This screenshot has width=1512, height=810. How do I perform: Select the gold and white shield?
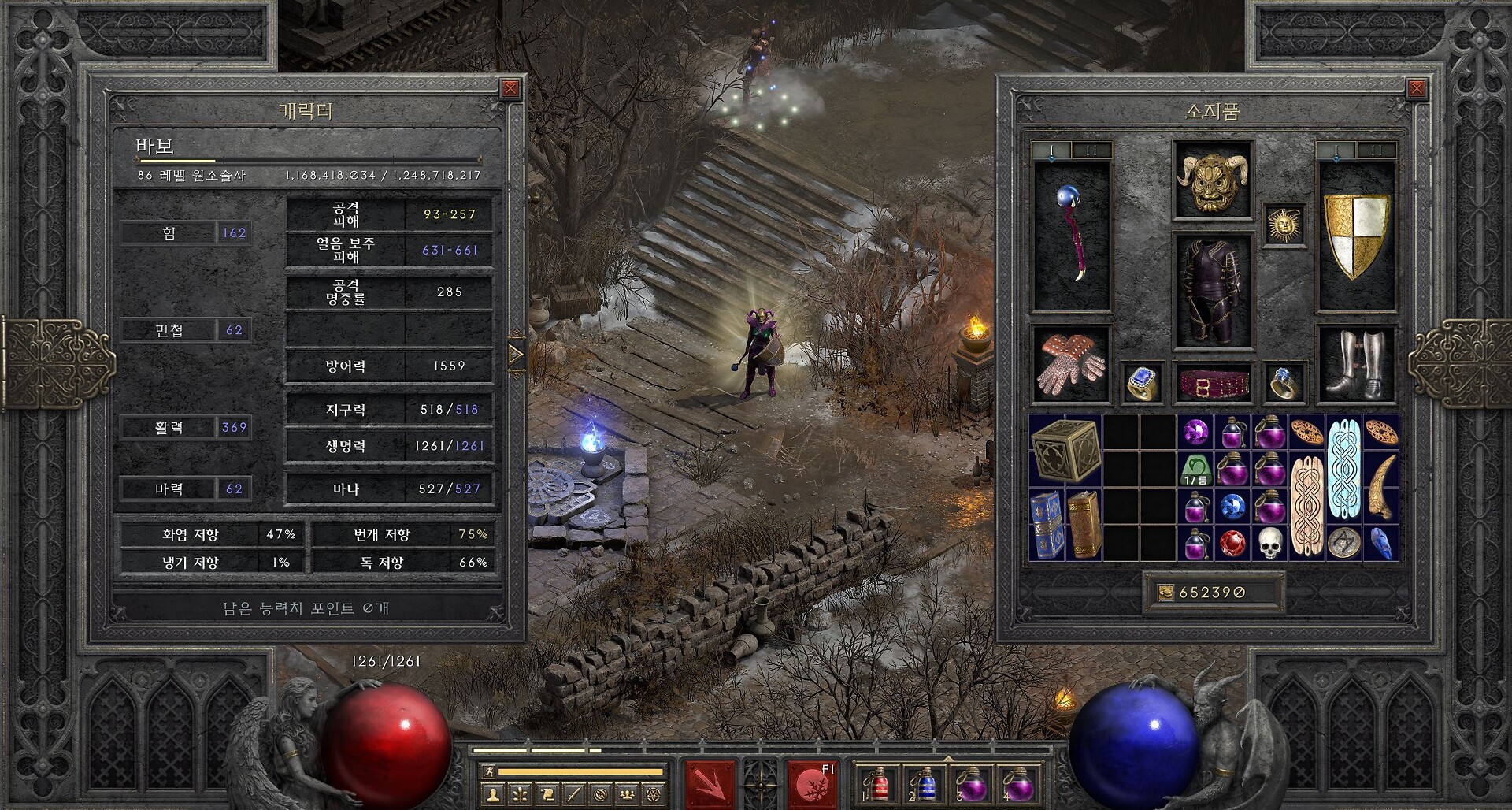(1356, 236)
